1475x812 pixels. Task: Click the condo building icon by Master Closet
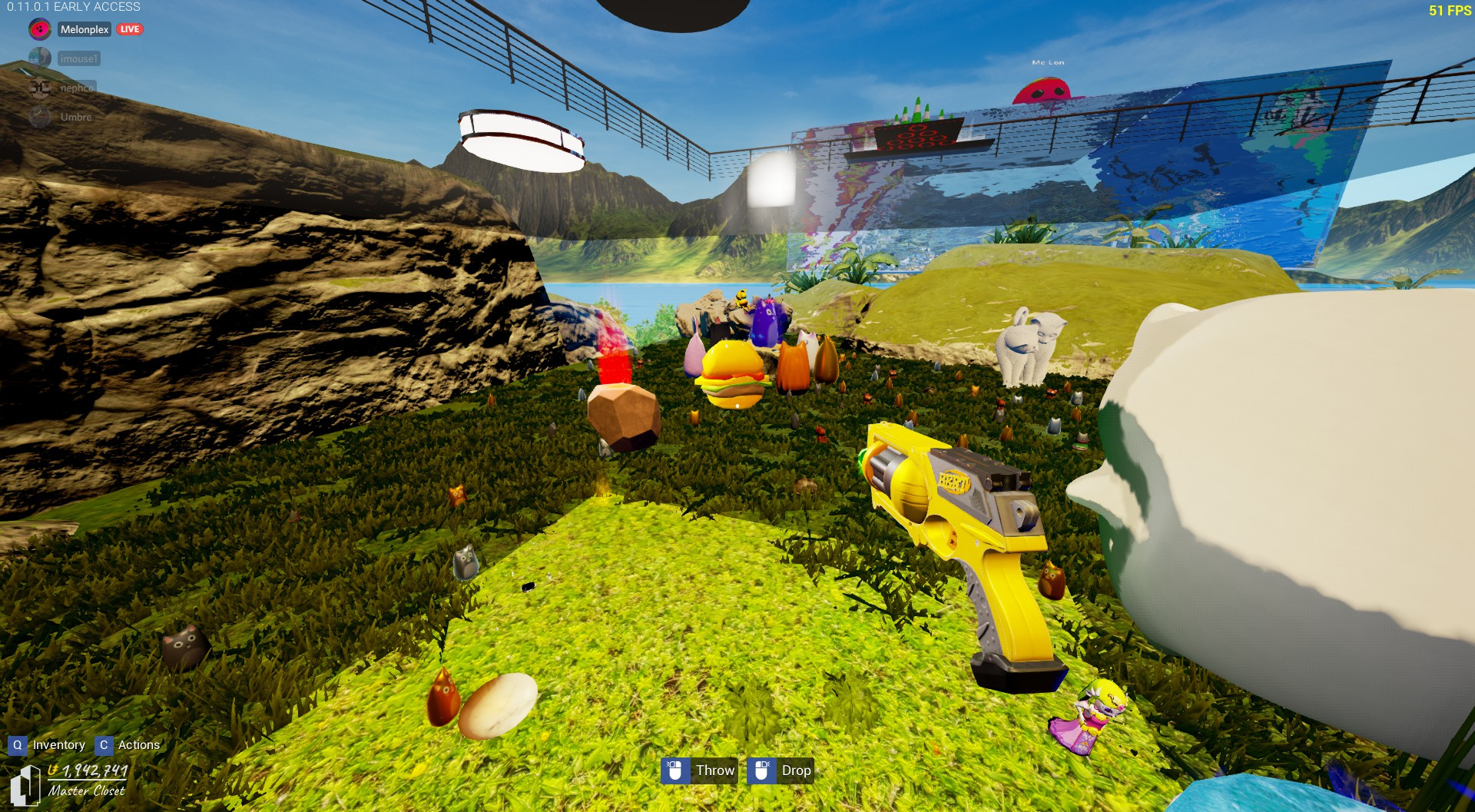pos(24,784)
